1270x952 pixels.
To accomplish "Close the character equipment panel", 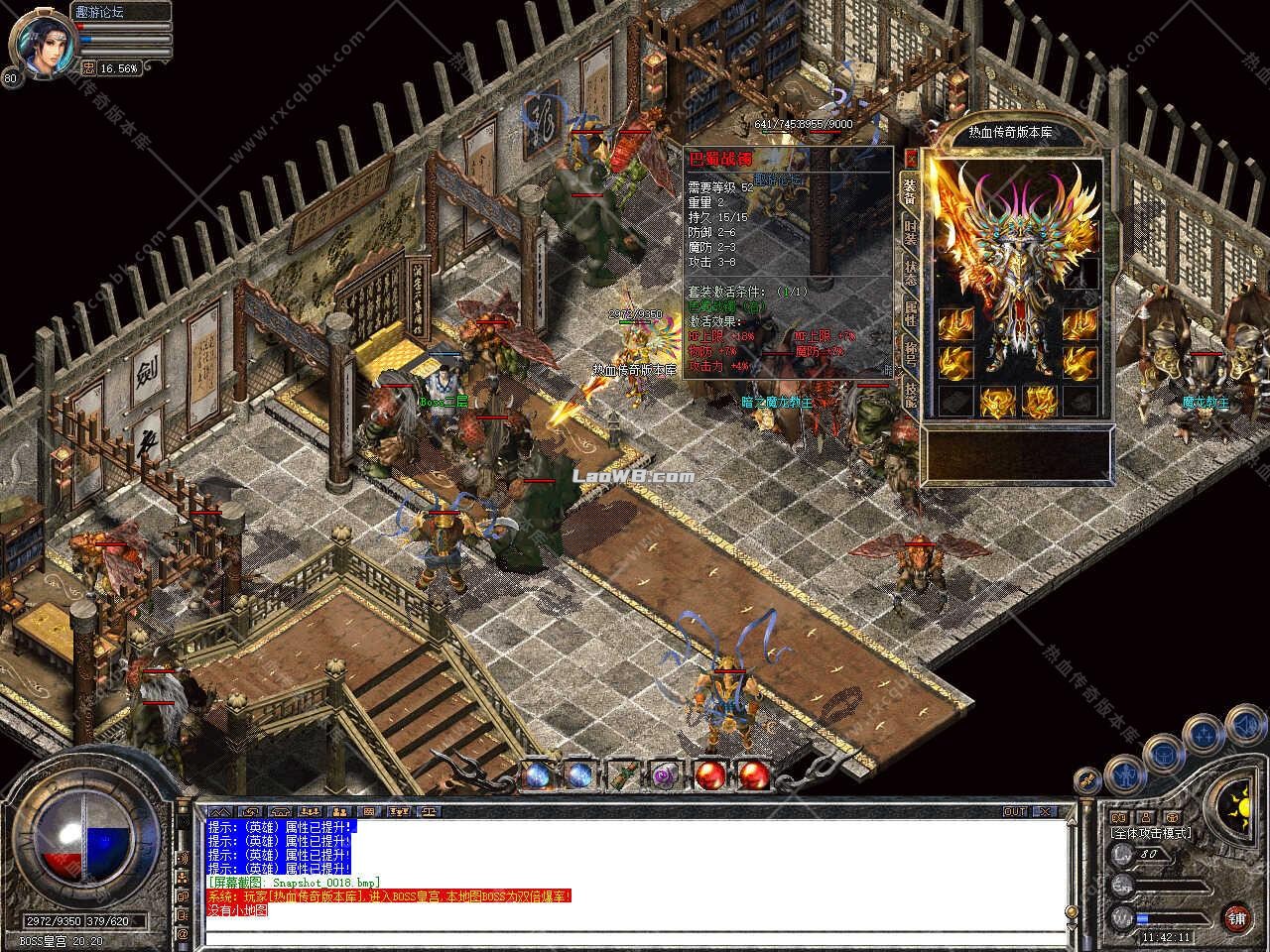I will pyautogui.click(x=912, y=159).
